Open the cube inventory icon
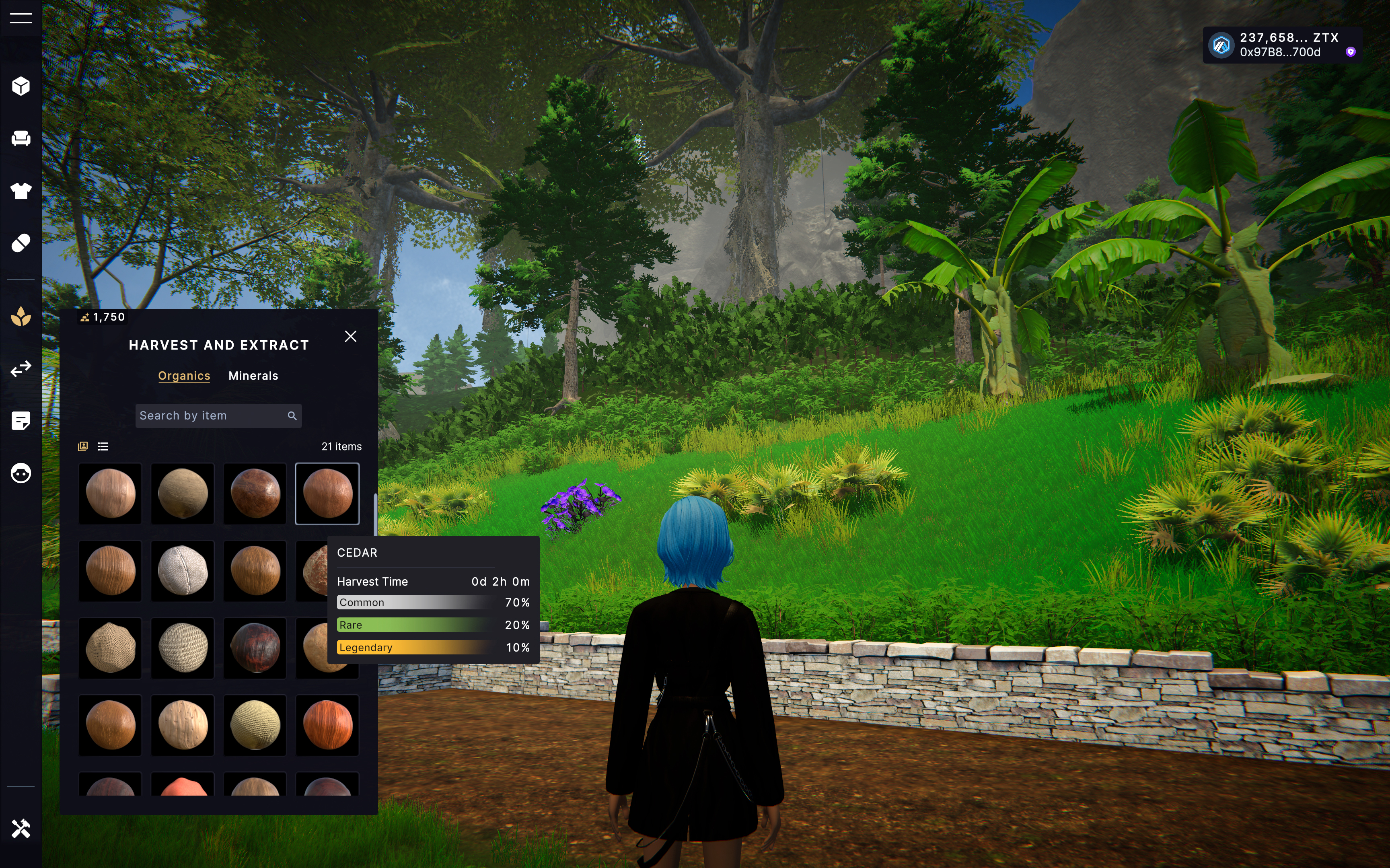 (21, 86)
